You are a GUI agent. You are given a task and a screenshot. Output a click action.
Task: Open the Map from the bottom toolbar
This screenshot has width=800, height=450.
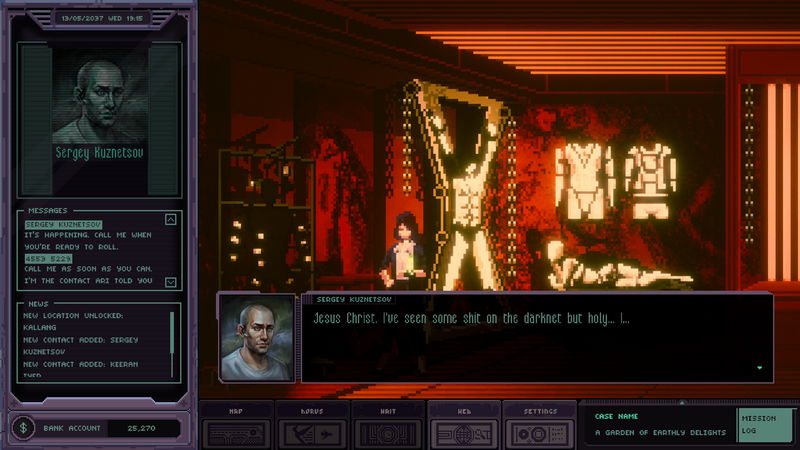point(236,427)
